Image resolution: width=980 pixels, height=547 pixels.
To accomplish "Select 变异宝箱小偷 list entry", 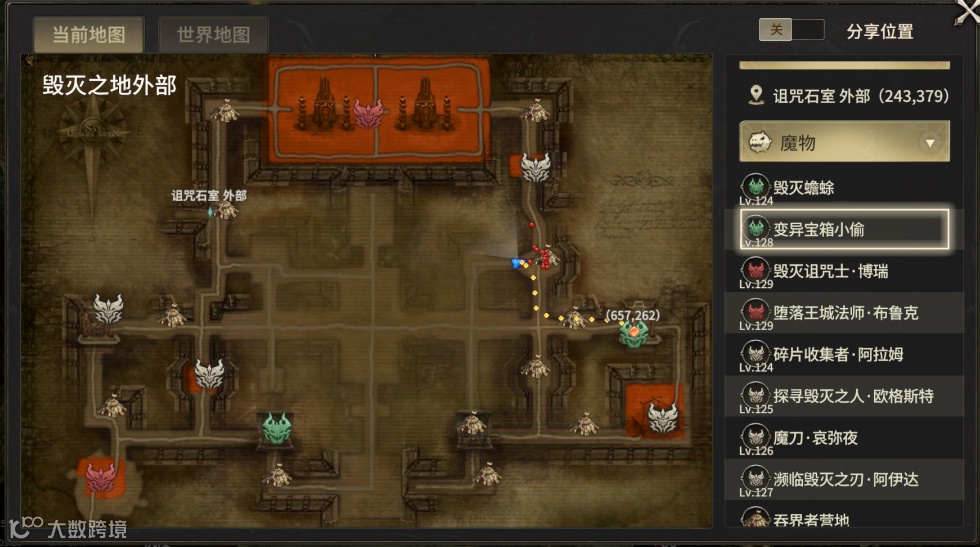I will pos(843,229).
